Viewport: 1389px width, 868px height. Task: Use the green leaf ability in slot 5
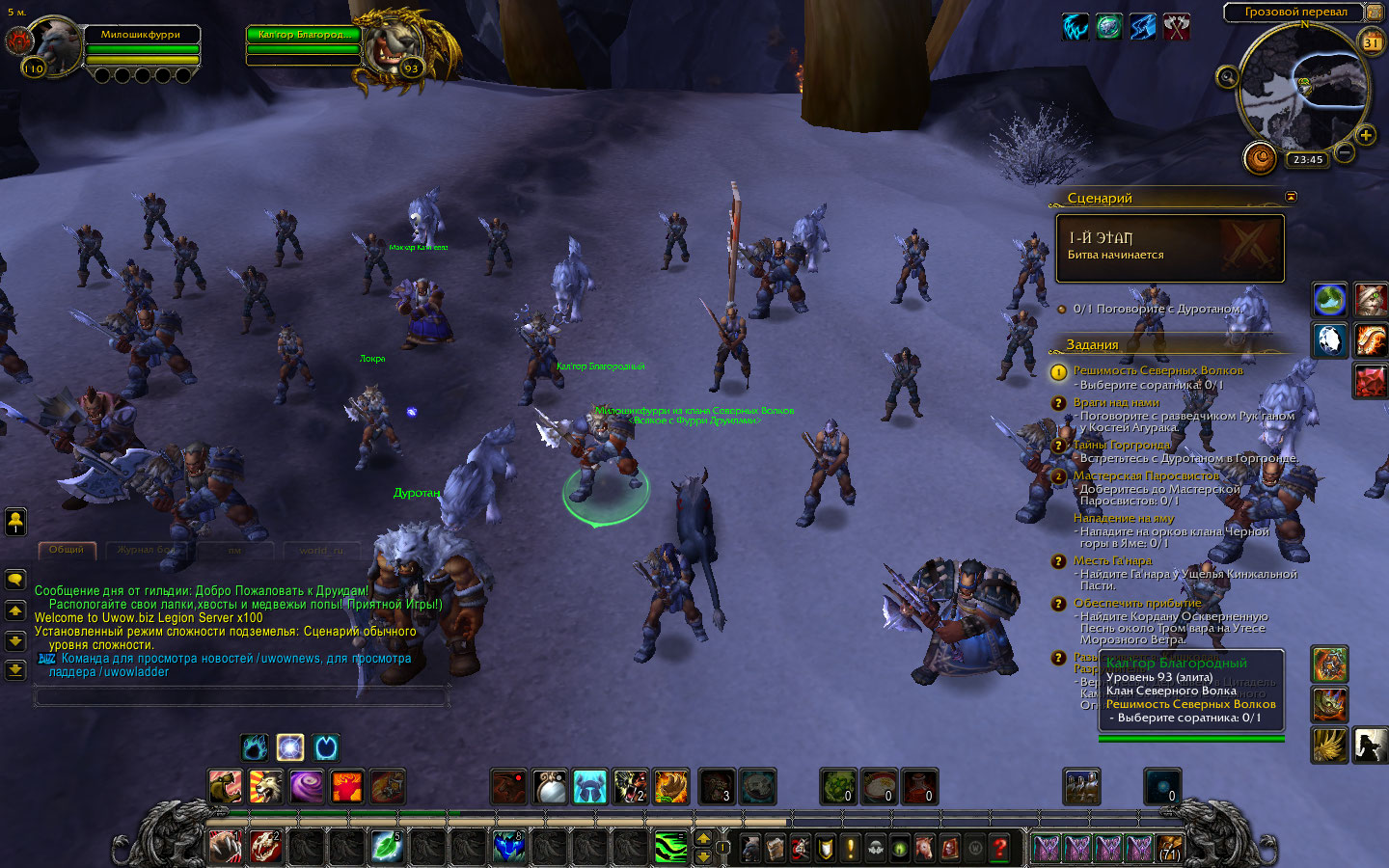(387, 847)
